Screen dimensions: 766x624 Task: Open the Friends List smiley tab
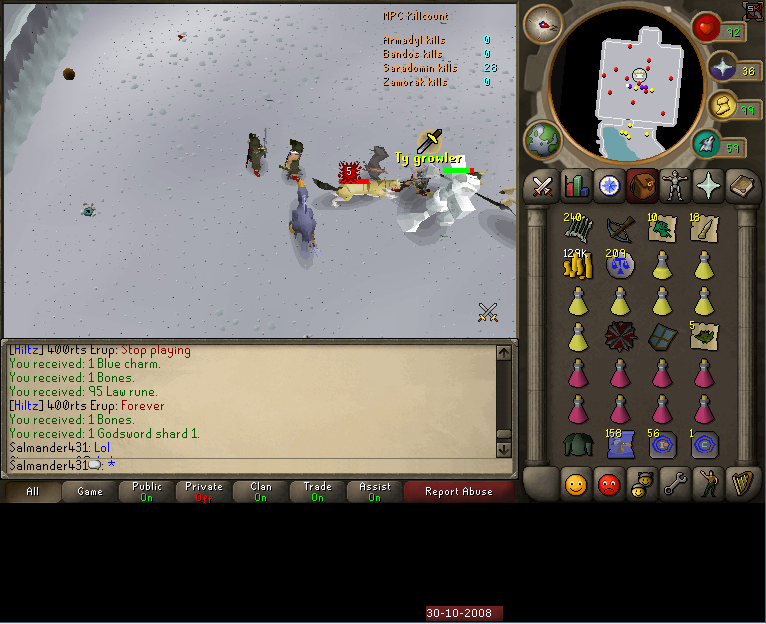click(x=576, y=484)
